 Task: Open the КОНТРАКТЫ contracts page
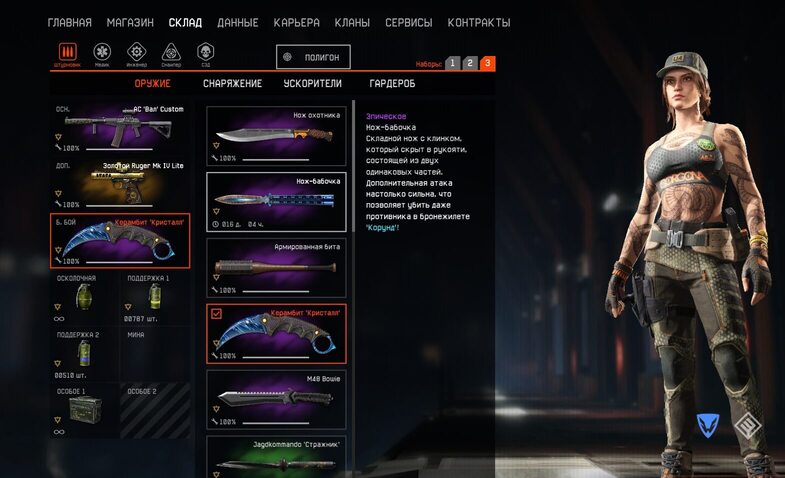(x=478, y=22)
